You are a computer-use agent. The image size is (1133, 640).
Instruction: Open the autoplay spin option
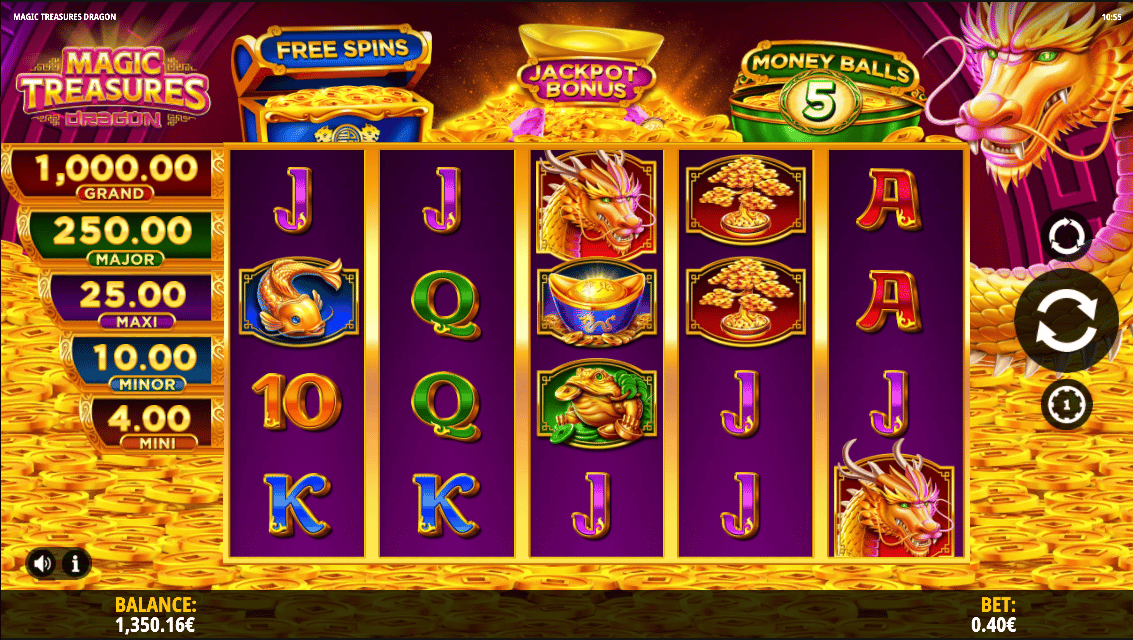coord(1066,237)
